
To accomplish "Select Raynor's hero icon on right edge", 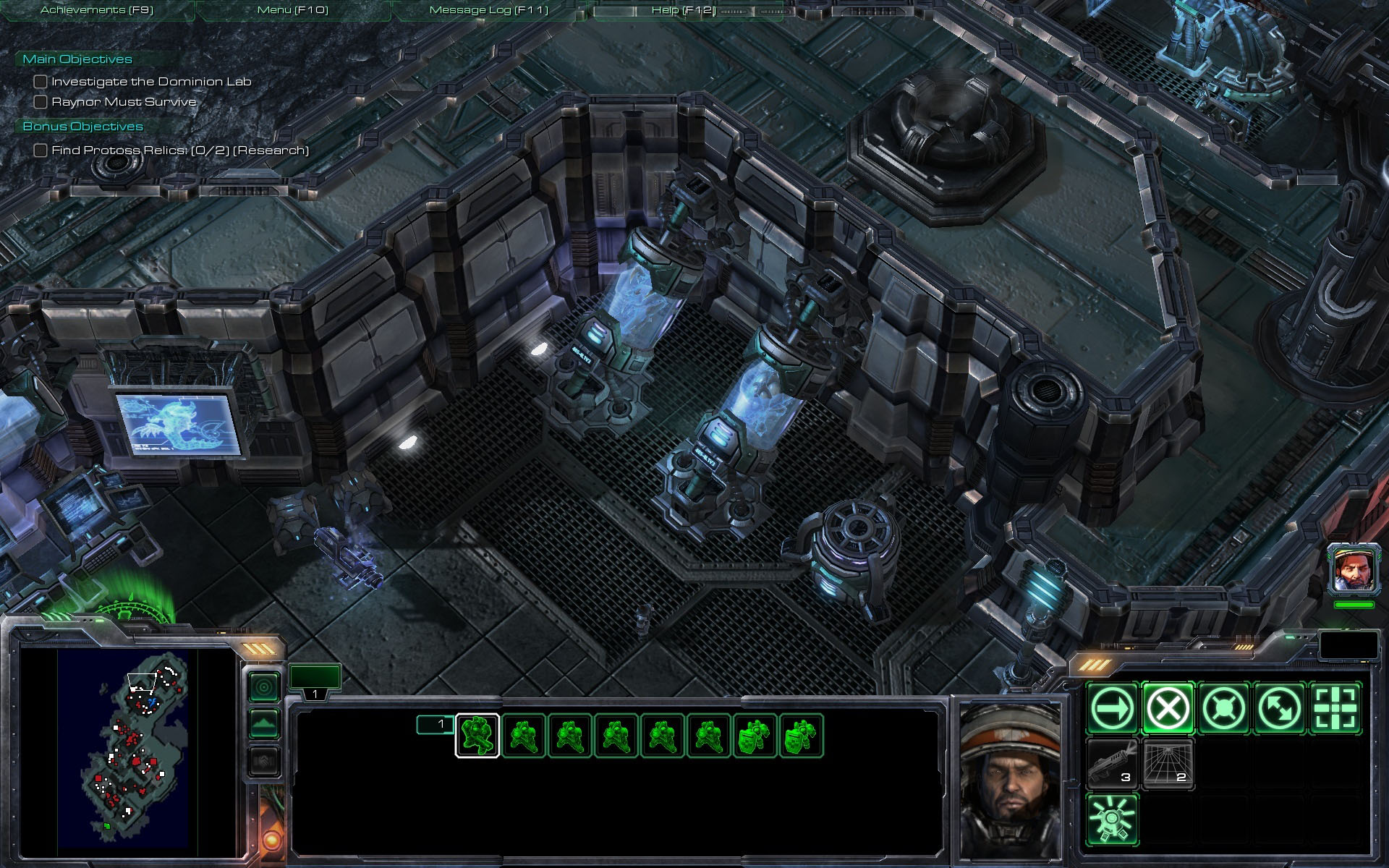I will point(1353,570).
